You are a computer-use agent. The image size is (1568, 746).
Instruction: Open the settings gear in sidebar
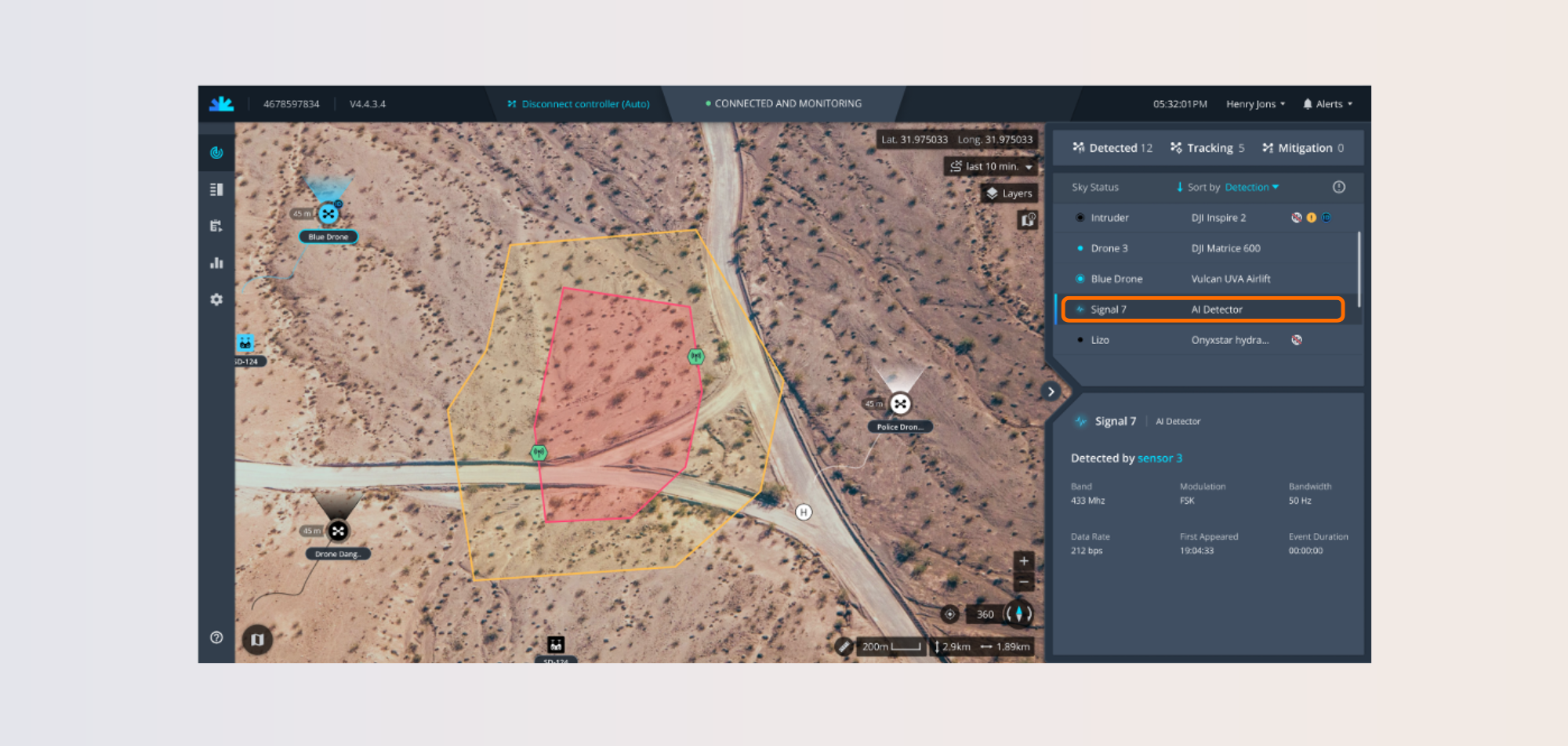(216, 299)
